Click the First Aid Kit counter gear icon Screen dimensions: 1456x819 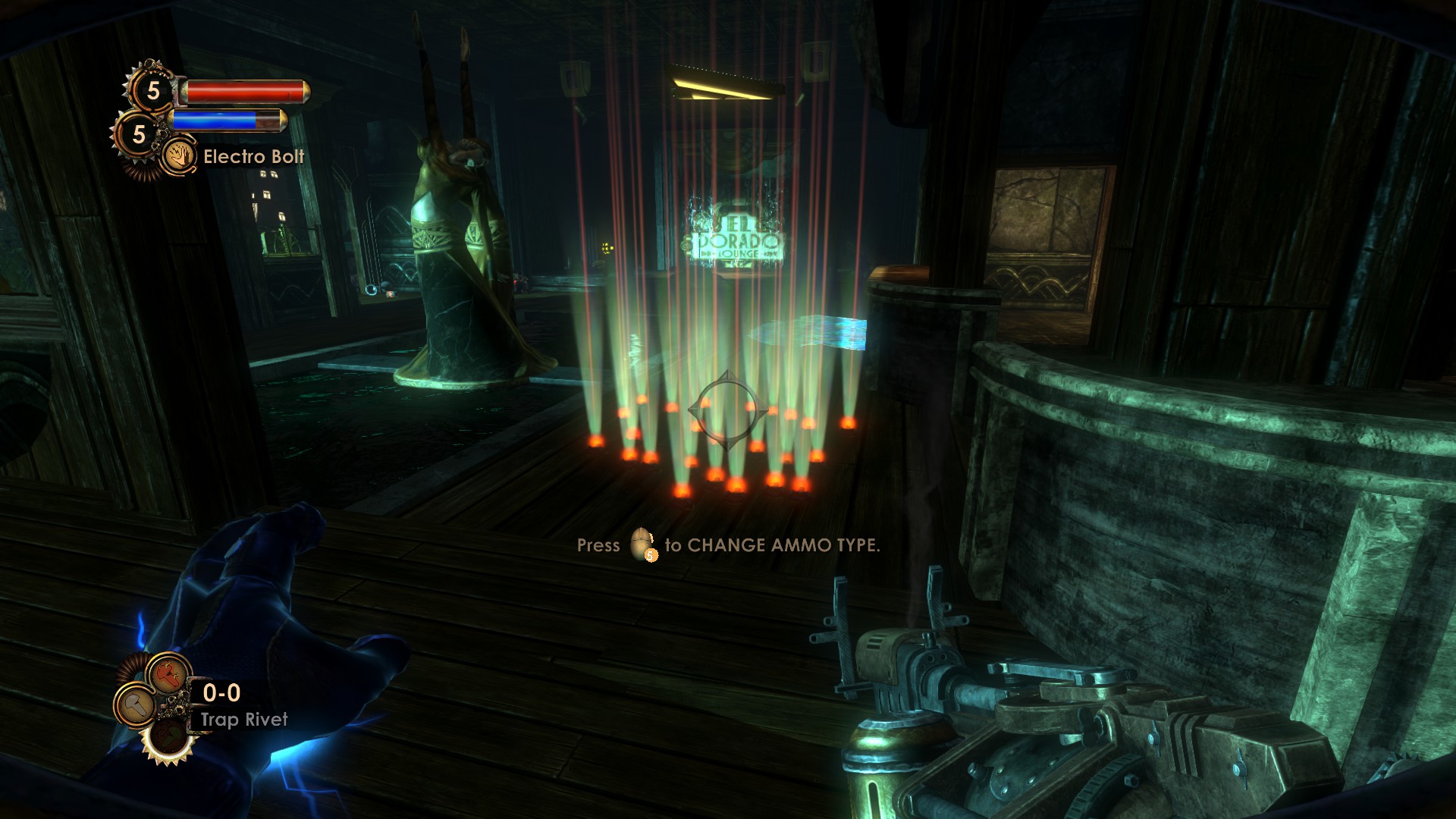coord(153,90)
